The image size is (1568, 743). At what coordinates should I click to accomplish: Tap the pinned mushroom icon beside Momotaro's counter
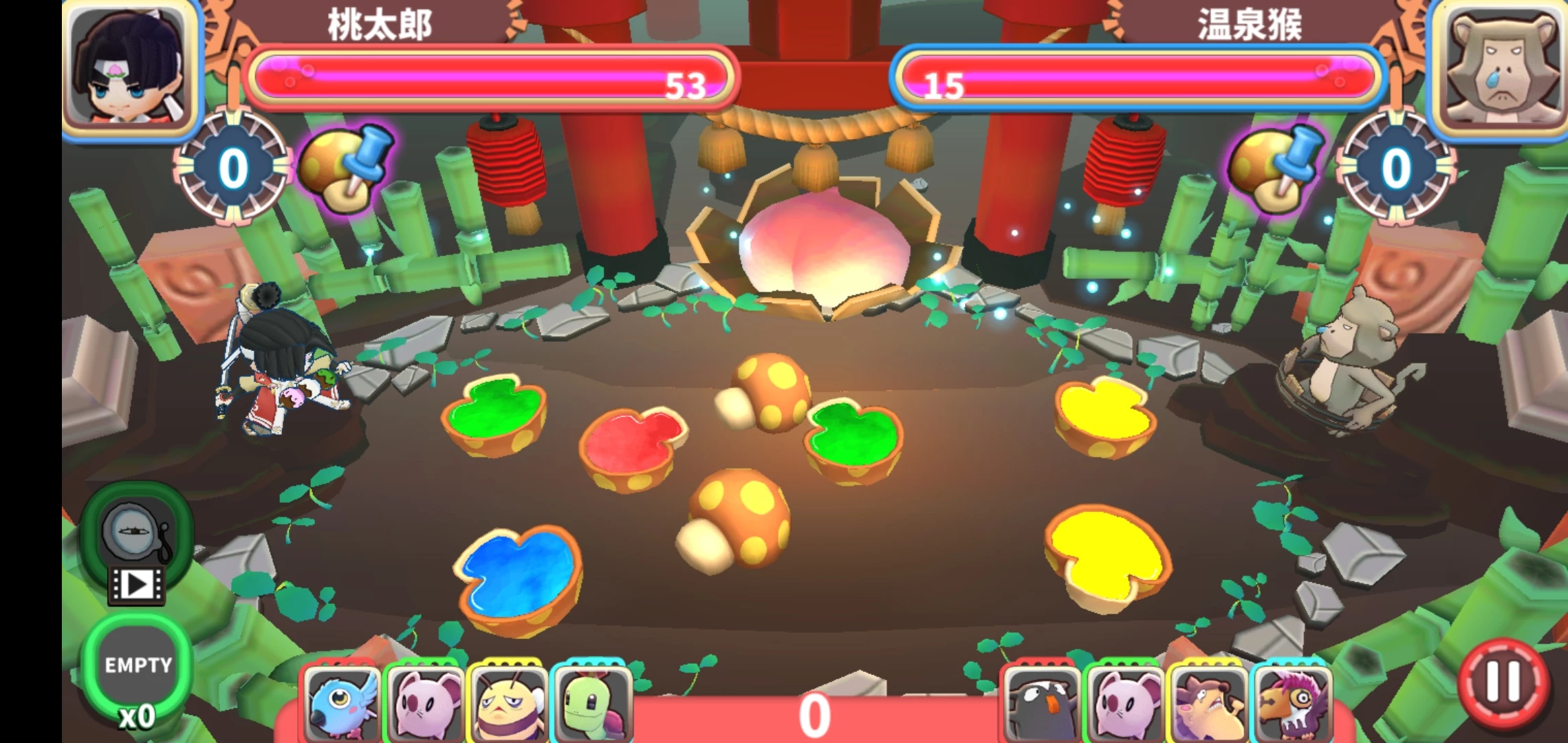coord(345,169)
